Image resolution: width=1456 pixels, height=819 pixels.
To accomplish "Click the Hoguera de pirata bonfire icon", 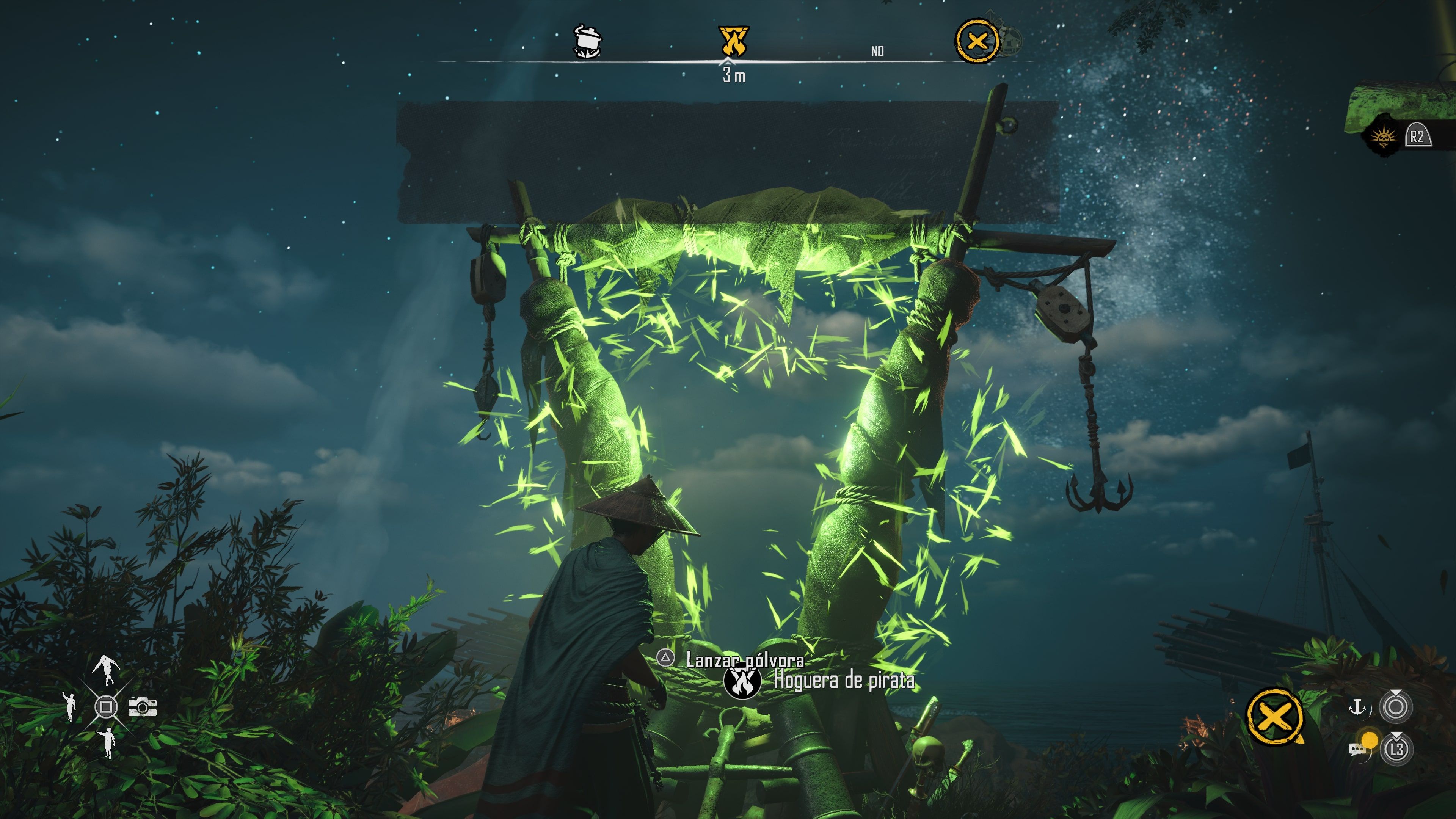I will (743, 682).
